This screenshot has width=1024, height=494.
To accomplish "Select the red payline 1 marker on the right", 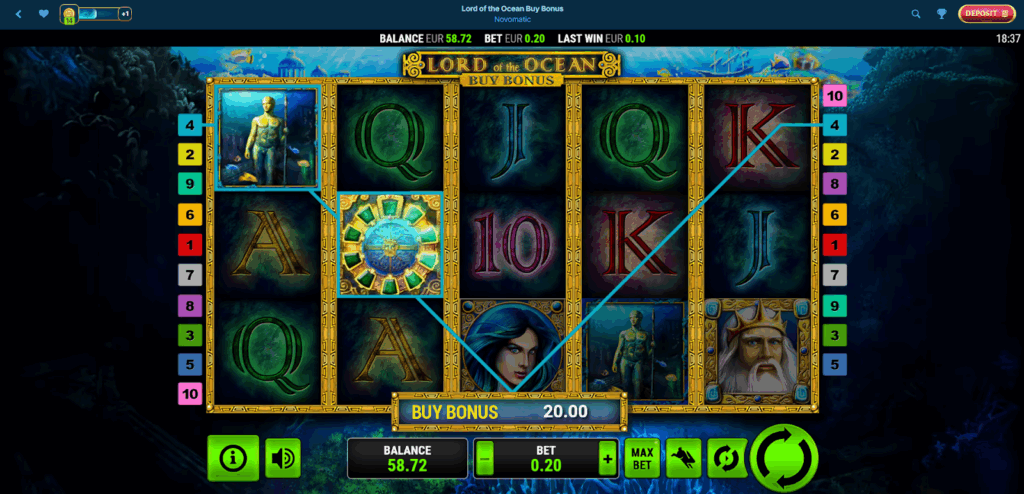I will 835,243.
